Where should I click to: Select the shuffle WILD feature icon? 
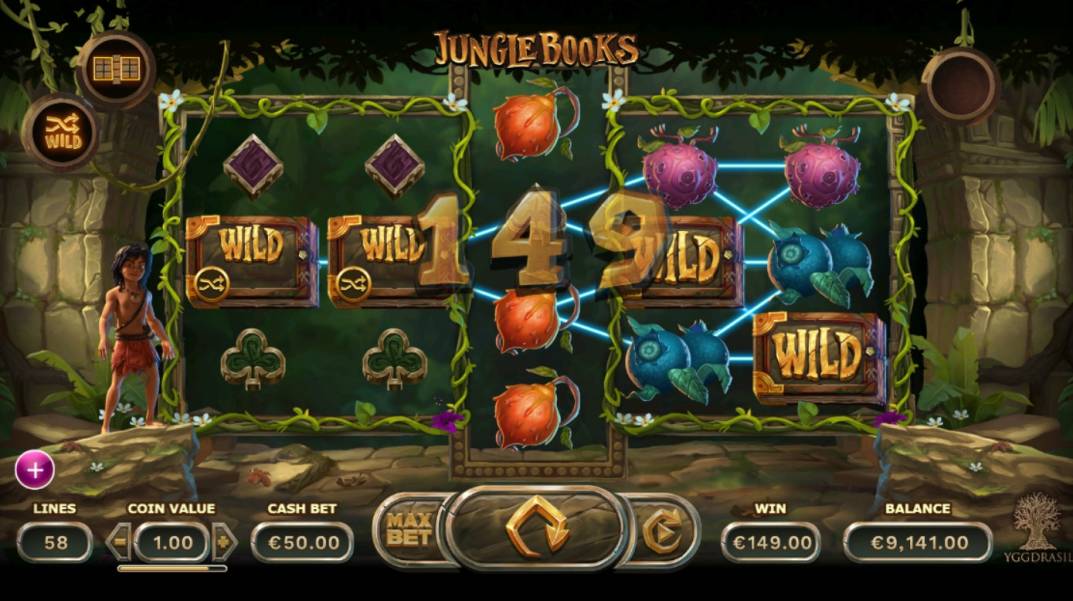point(60,132)
